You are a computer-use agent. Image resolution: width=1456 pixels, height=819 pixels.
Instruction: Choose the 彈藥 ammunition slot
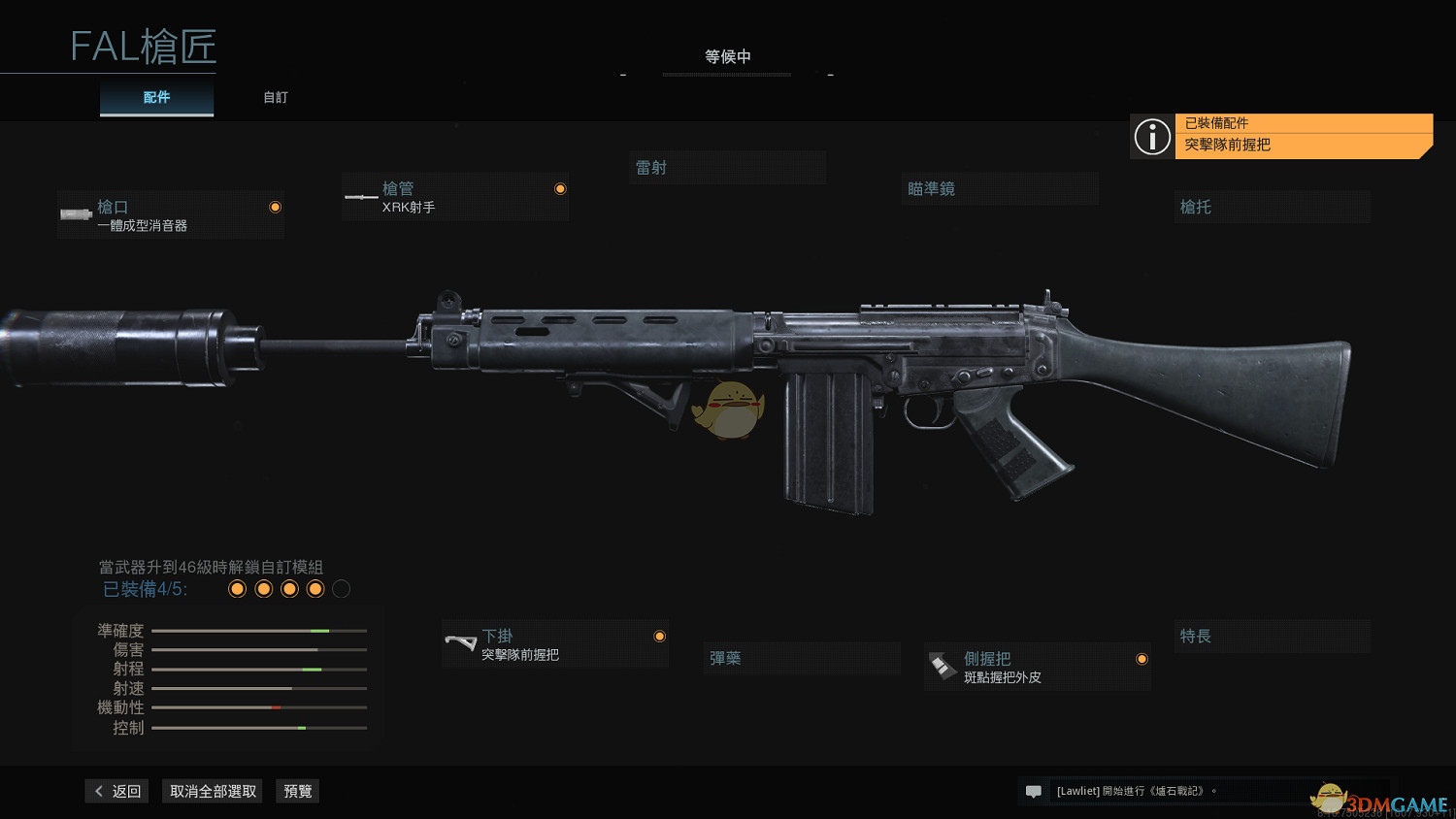coord(802,658)
